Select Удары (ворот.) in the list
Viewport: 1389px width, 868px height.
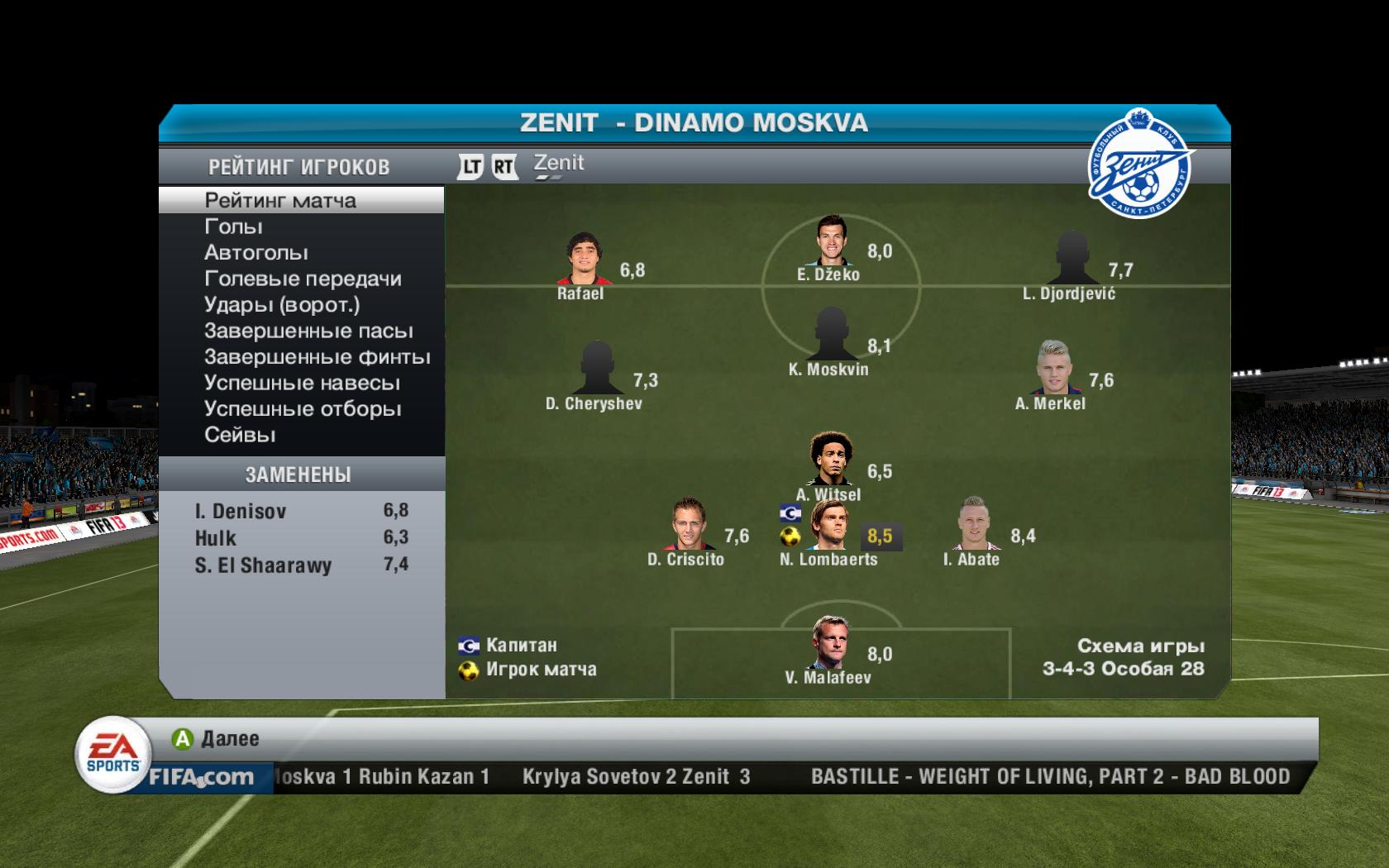pyautogui.click(x=282, y=305)
